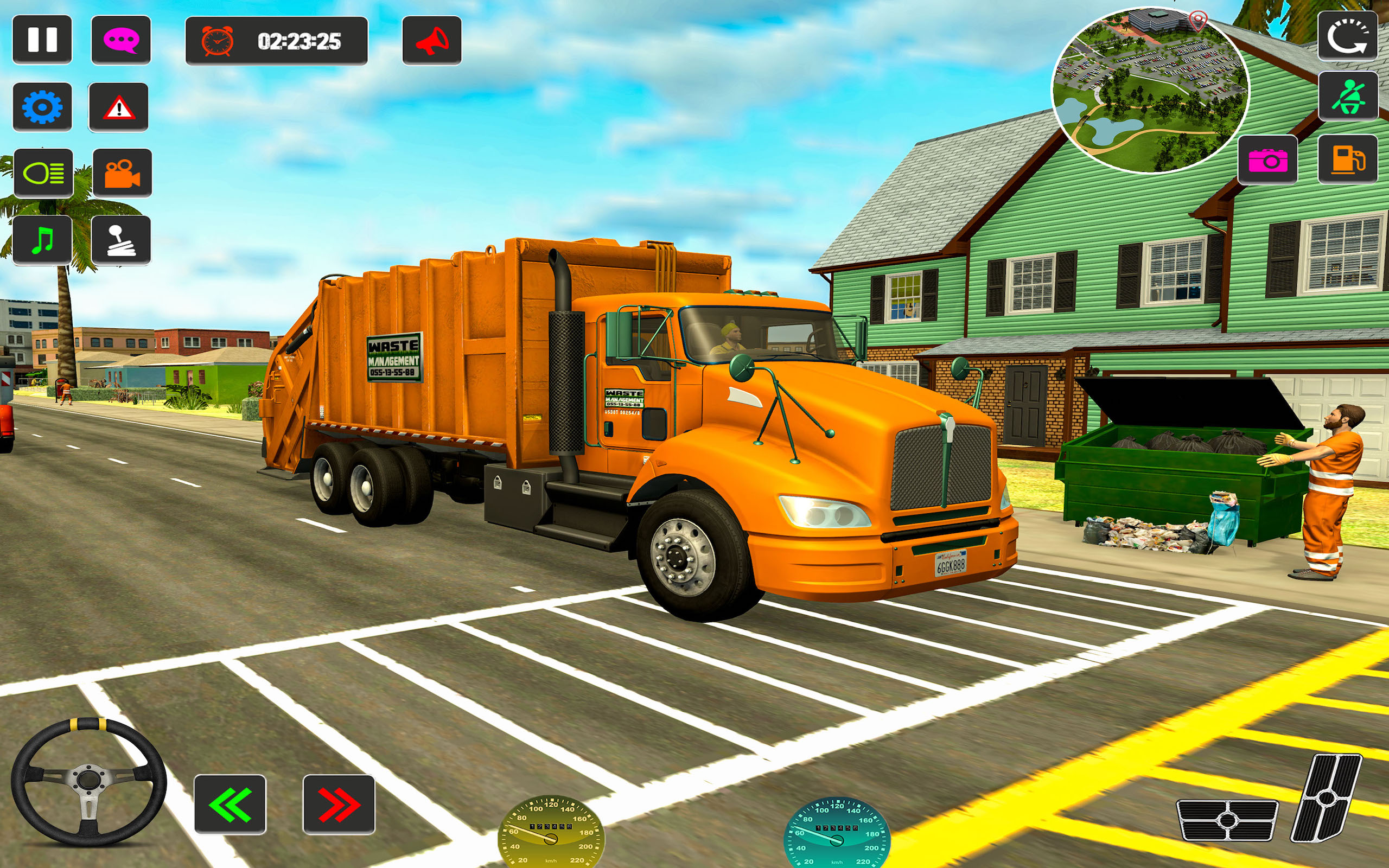Toggle the truck headlights
Screen dimensions: 1389x868
(x=43, y=172)
